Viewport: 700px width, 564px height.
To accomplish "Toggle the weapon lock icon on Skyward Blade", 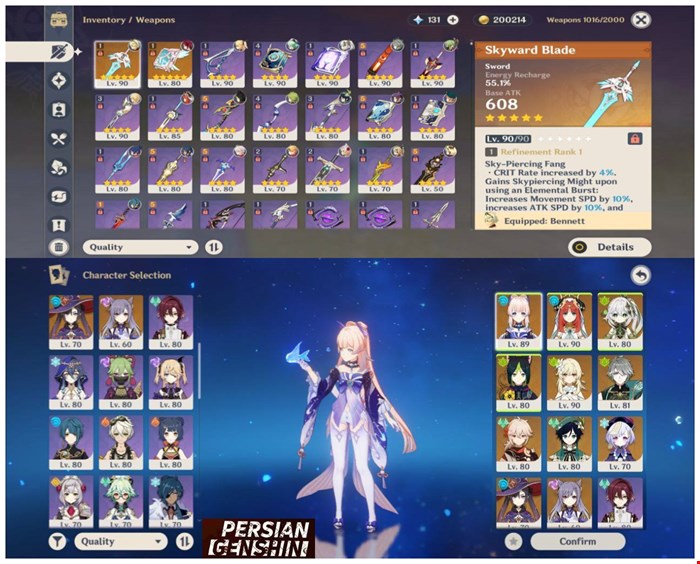I will pyautogui.click(x=633, y=138).
